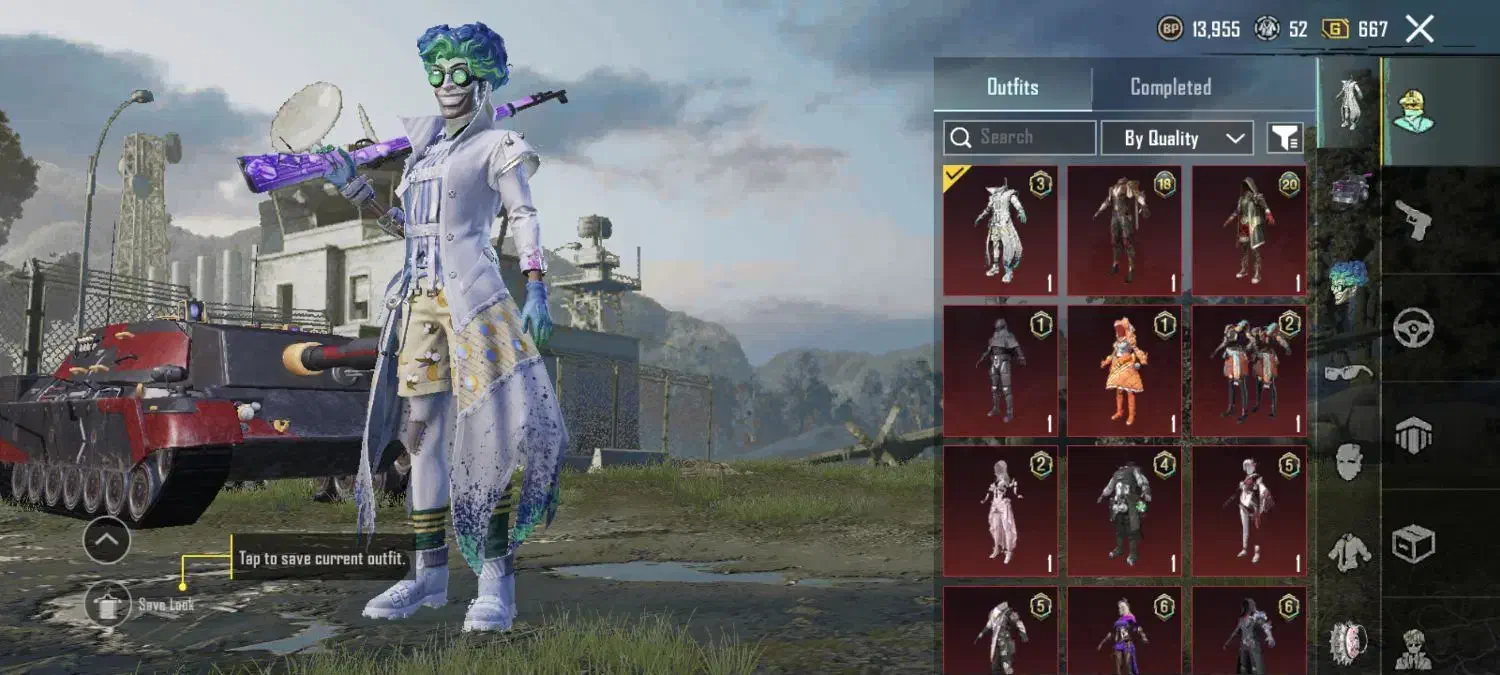Image resolution: width=1500 pixels, height=675 pixels.
Task: Expand the up-arrow circle button
Action: pyautogui.click(x=106, y=541)
